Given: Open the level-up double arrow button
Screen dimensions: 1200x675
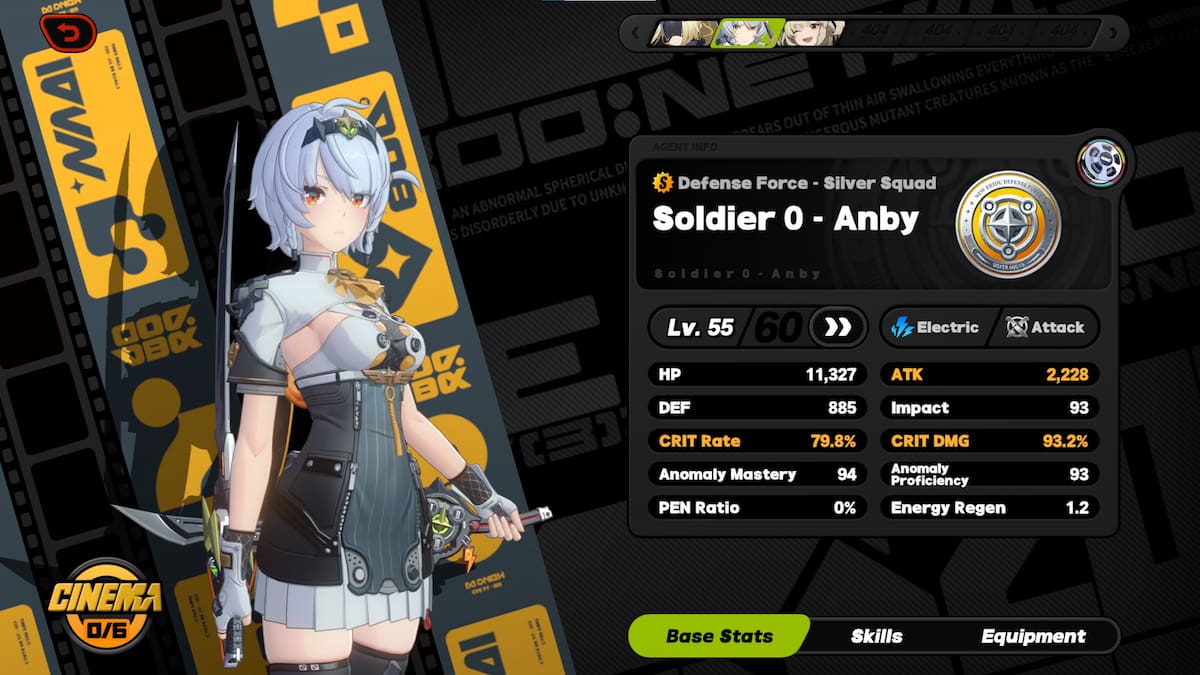Looking at the screenshot, I should [838, 327].
